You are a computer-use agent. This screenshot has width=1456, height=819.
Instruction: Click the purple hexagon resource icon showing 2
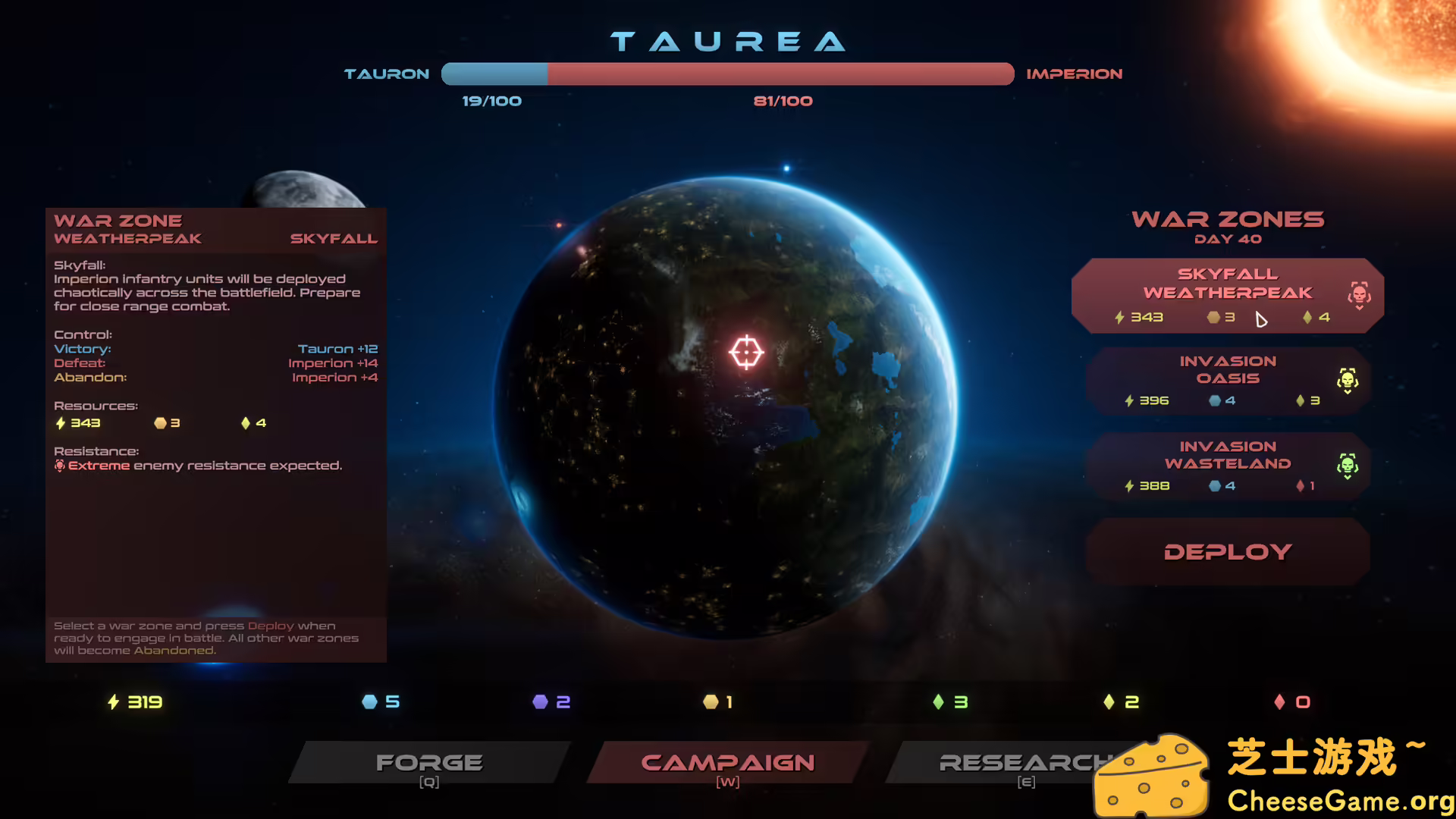[x=541, y=702]
